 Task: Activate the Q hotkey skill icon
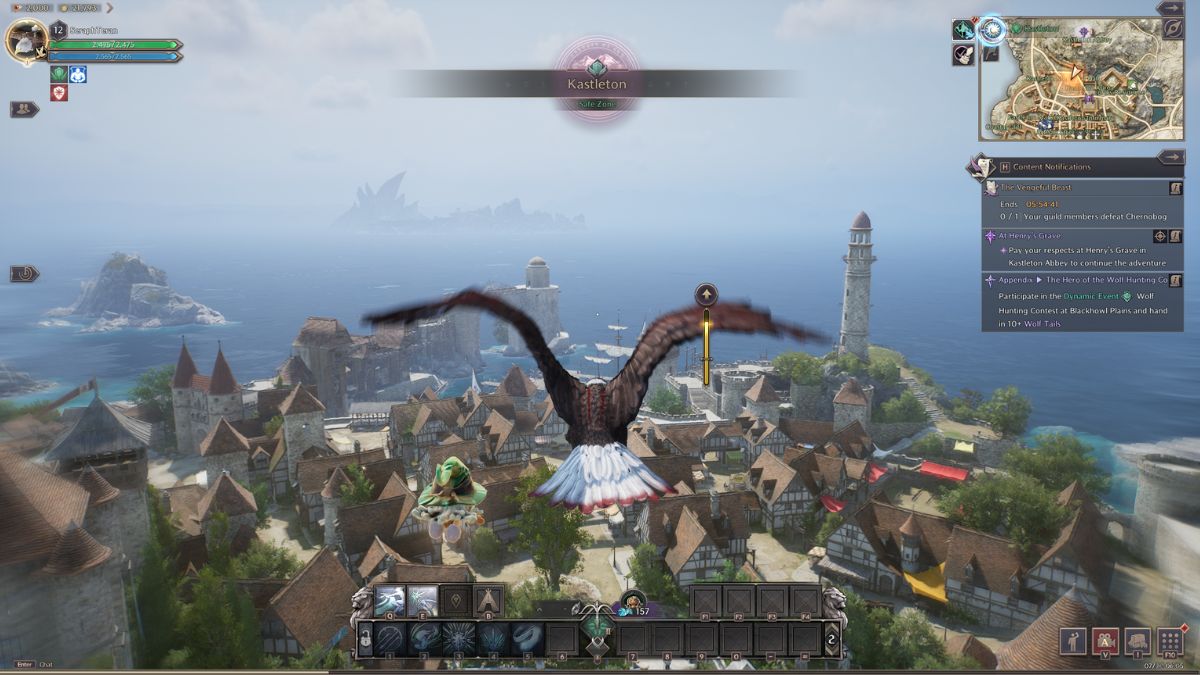(390, 600)
